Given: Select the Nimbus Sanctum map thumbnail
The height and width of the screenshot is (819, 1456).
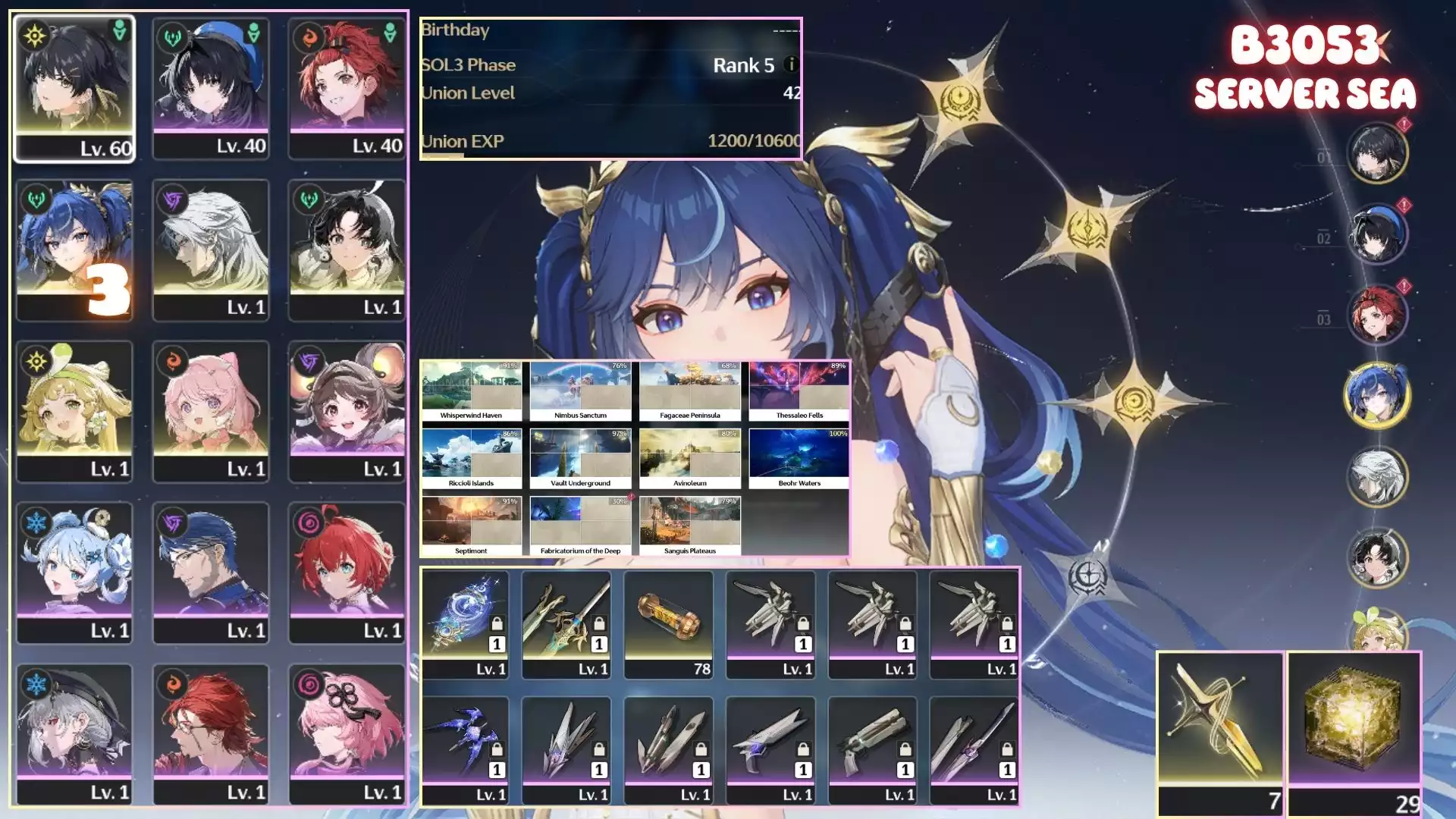Looking at the screenshot, I should 580,391.
